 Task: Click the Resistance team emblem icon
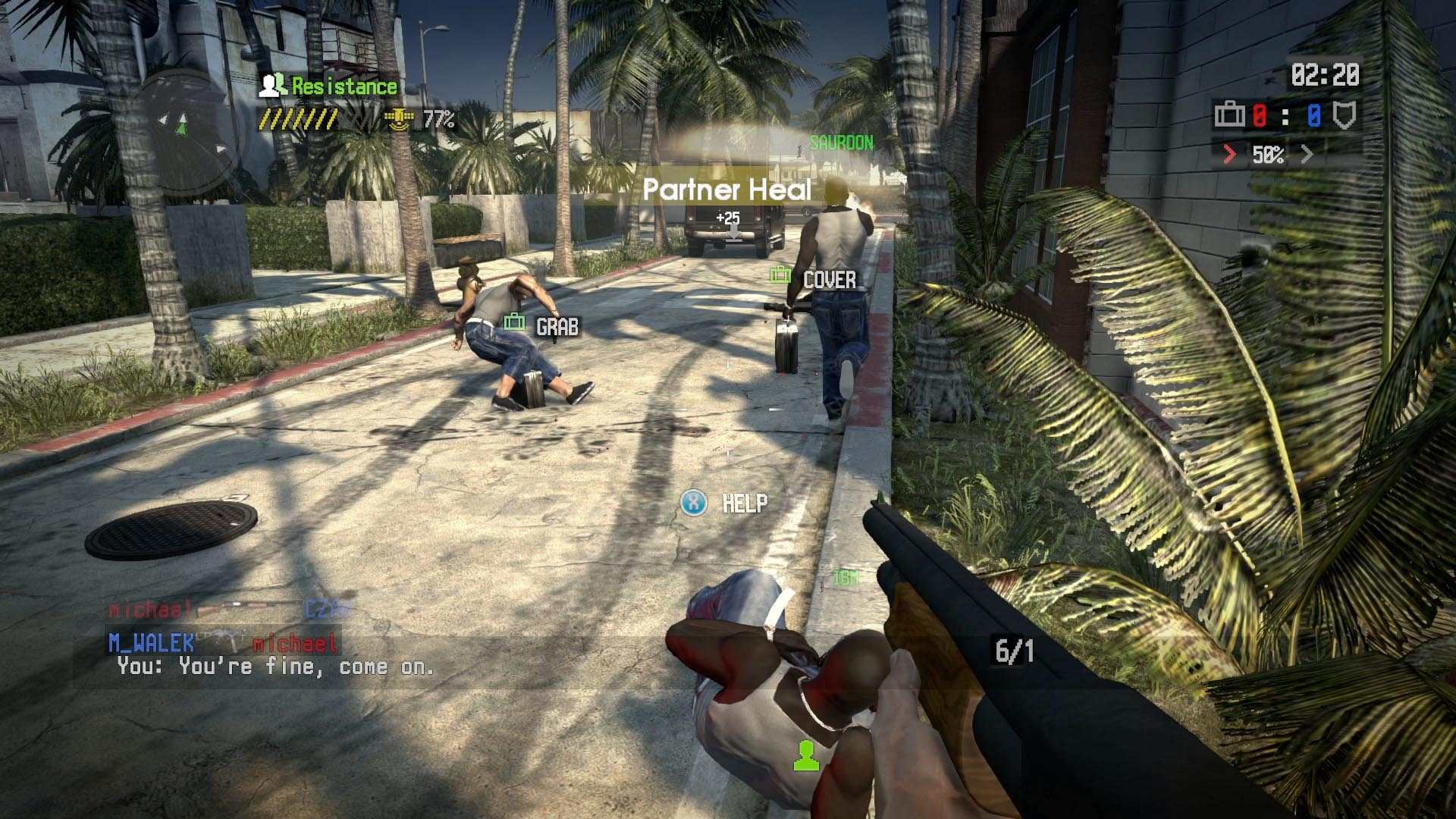(271, 86)
